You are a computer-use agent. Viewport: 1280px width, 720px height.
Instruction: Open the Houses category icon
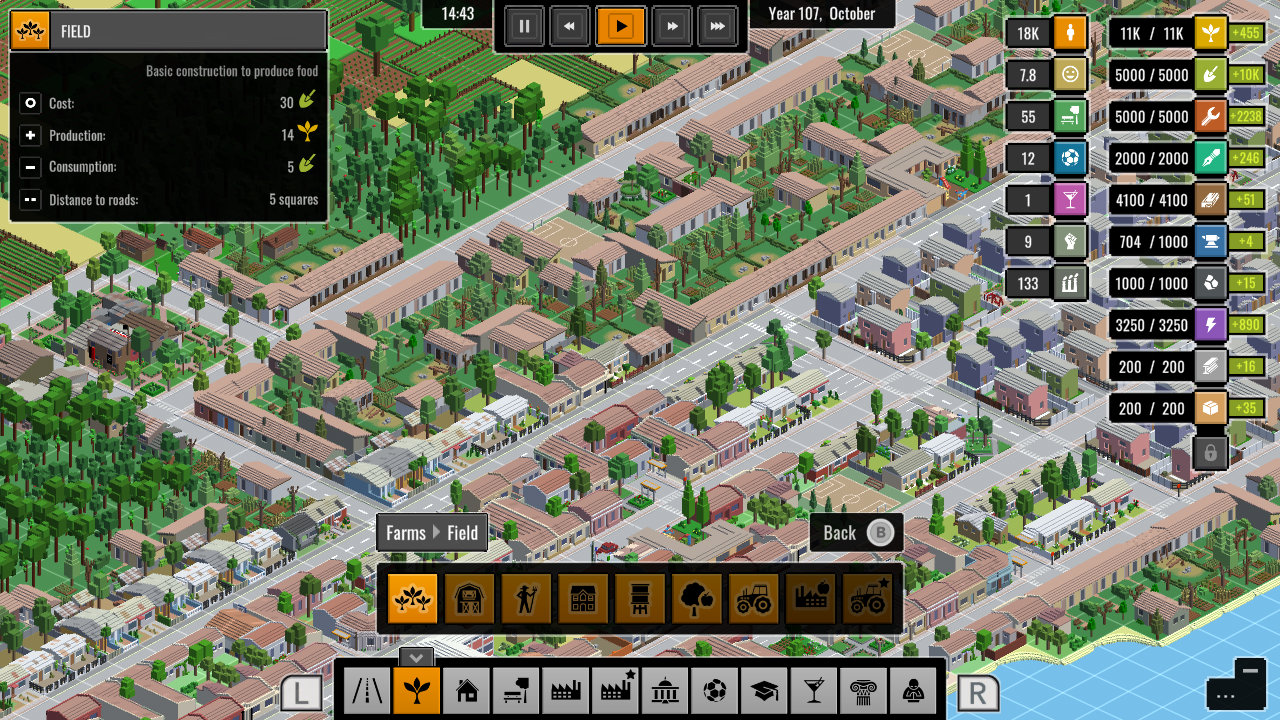click(466, 690)
